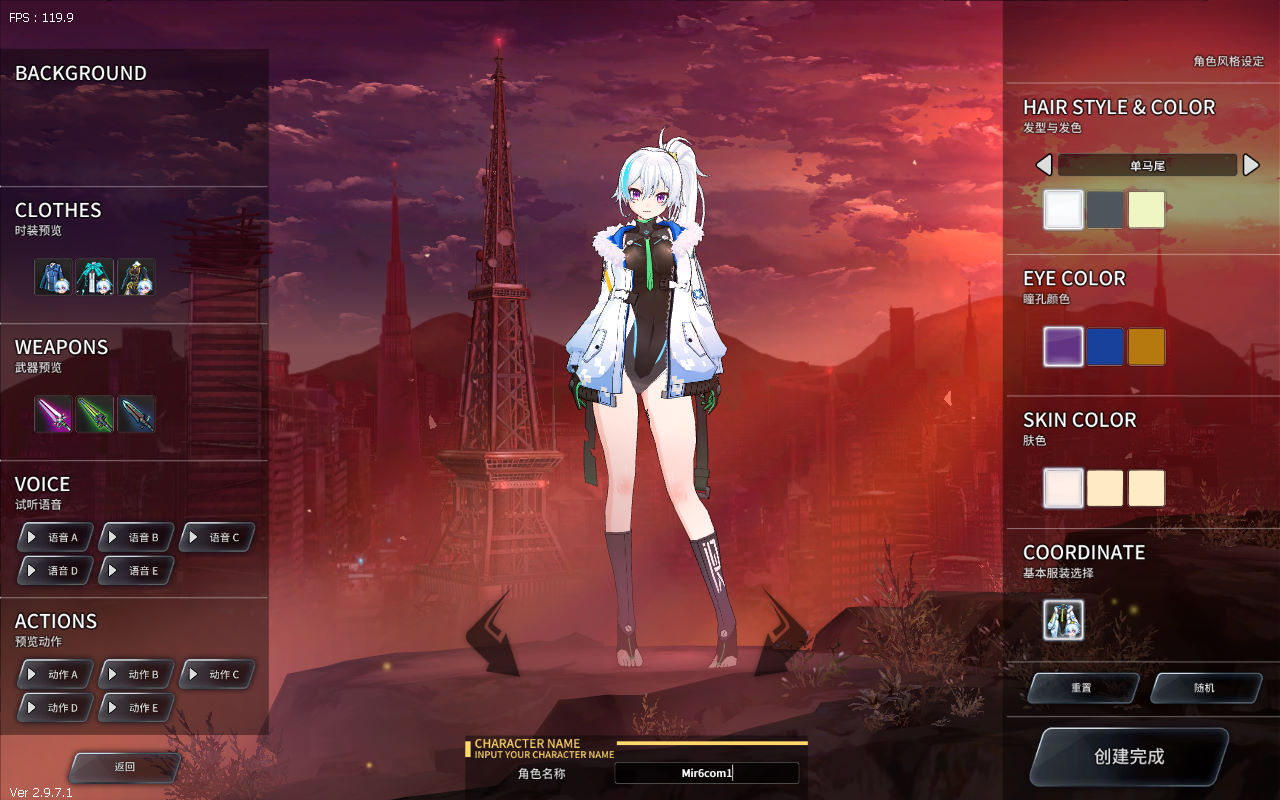Preview action 动作 D

pyautogui.click(x=56, y=707)
